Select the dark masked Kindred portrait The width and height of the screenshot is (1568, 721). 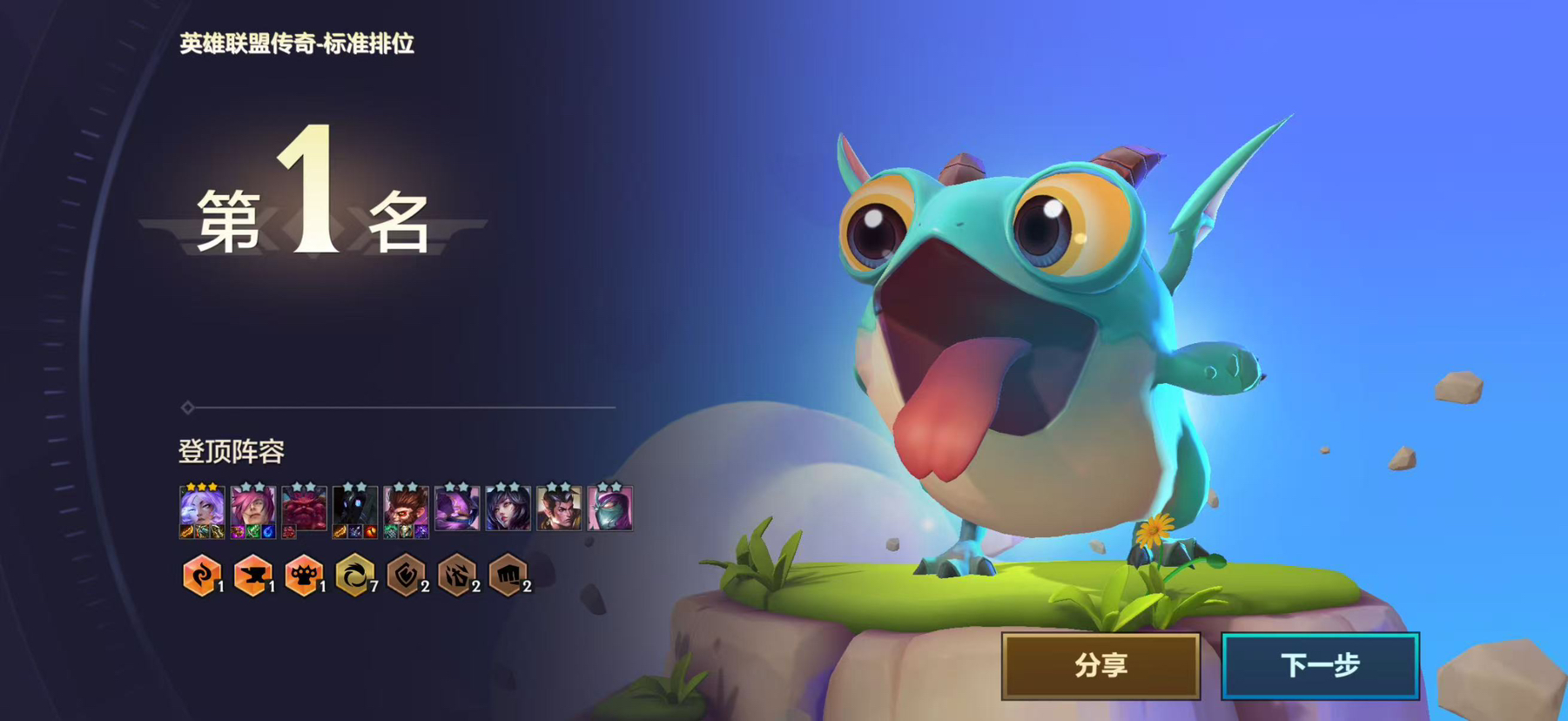coord(355,509)
